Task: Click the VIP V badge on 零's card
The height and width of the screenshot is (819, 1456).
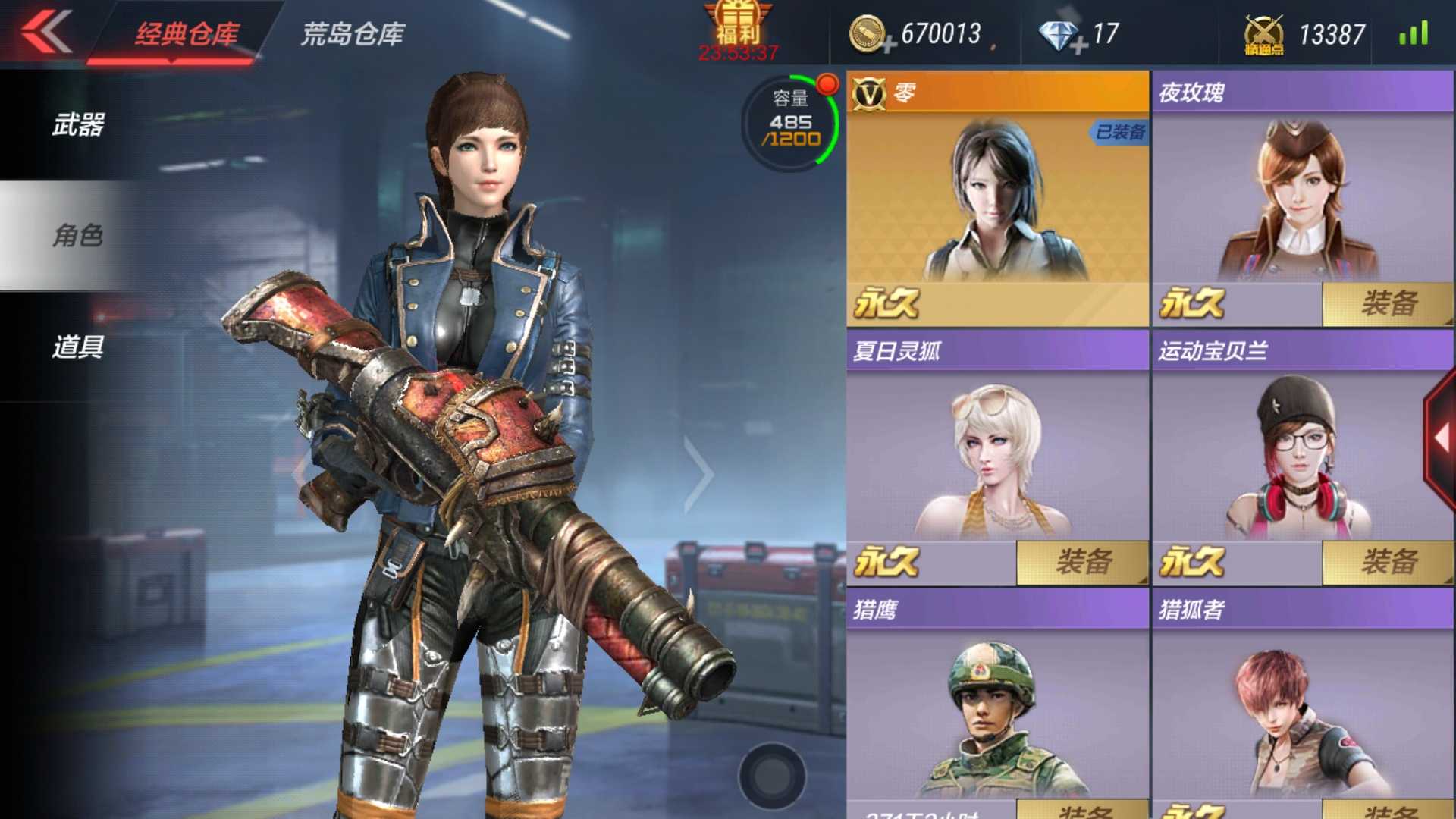Action: click(x=871, y=93)
